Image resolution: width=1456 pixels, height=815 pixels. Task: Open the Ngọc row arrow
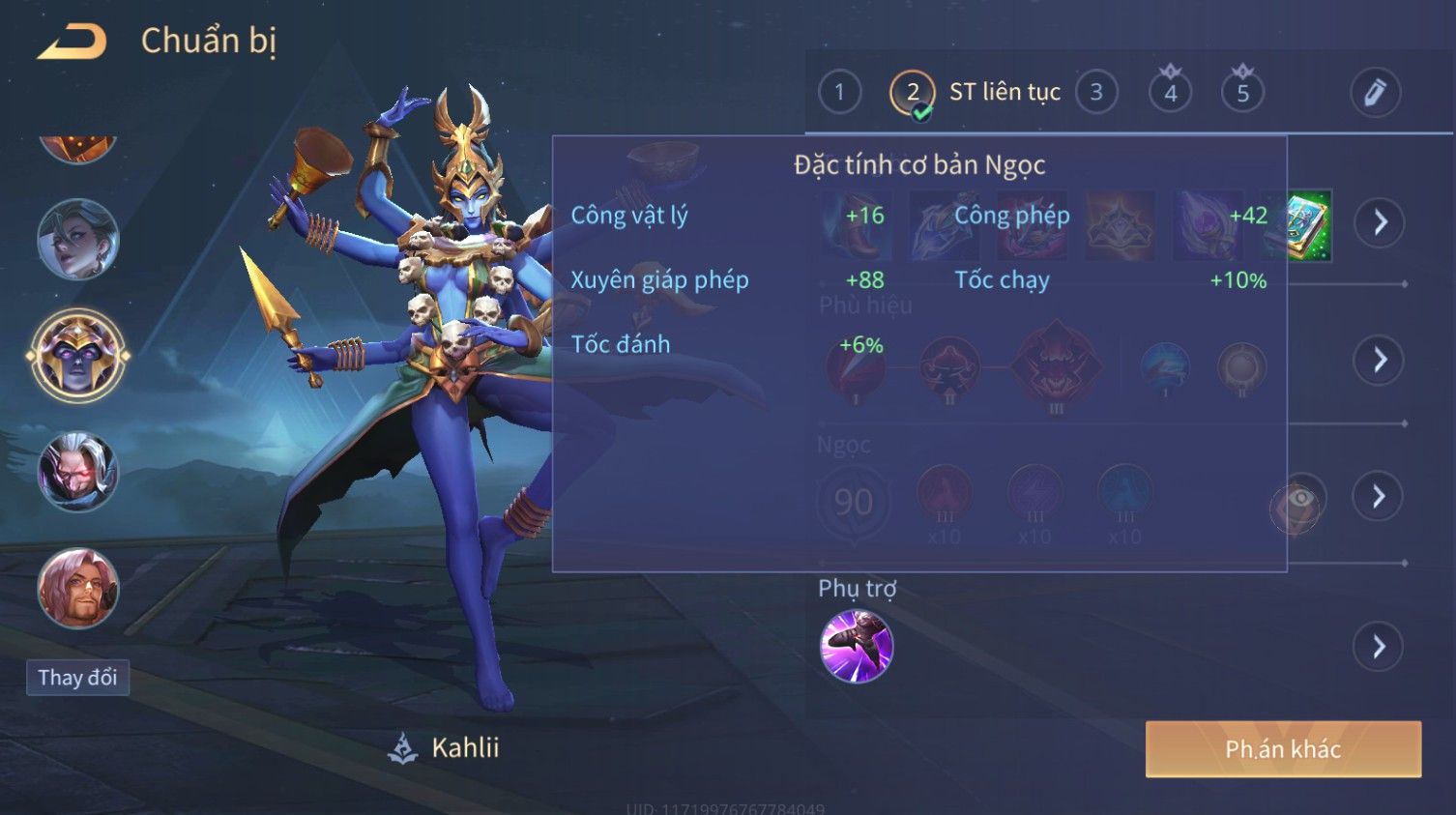coord(1379,497)
